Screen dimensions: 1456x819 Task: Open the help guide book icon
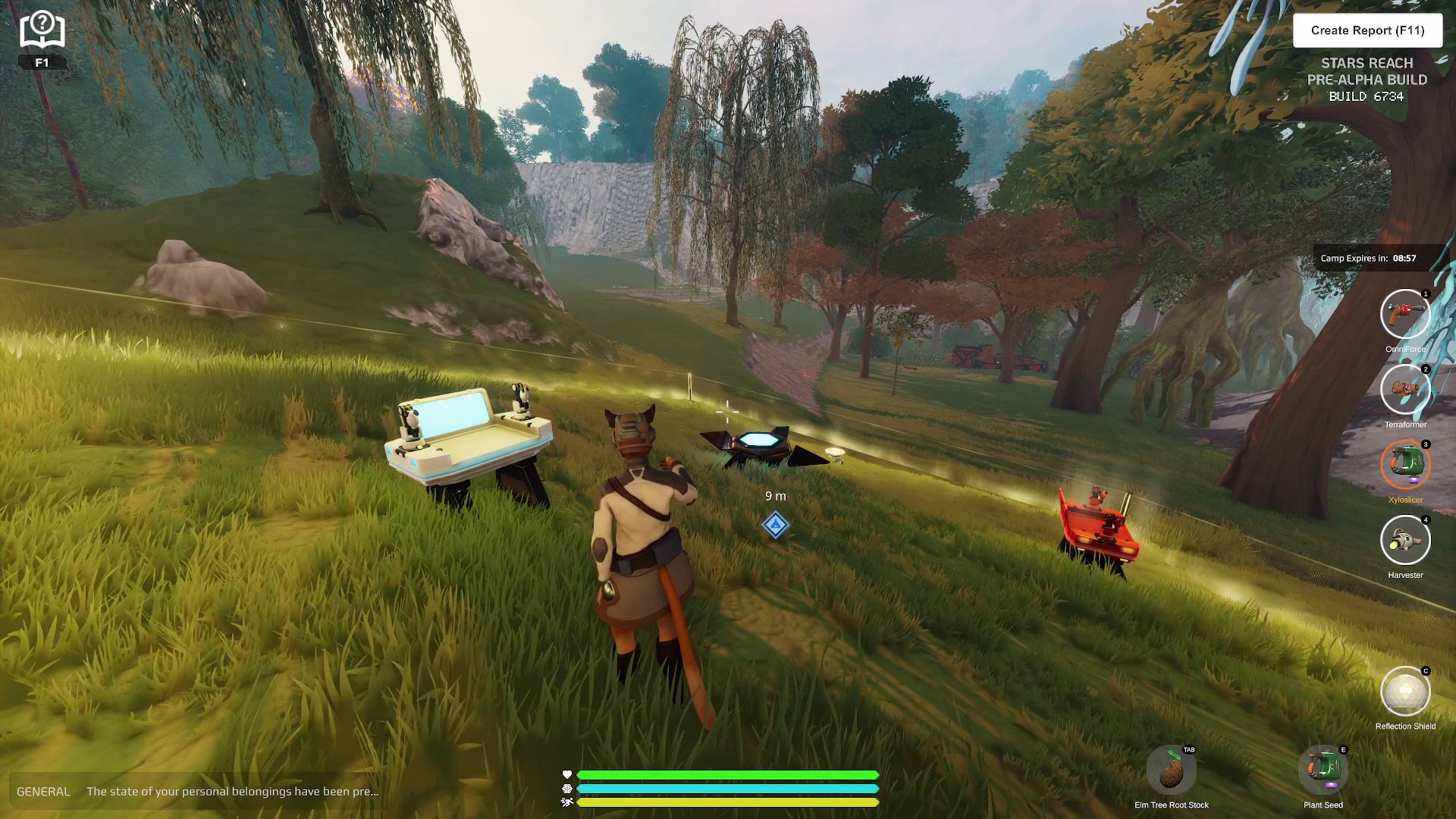tap(42, 30)
